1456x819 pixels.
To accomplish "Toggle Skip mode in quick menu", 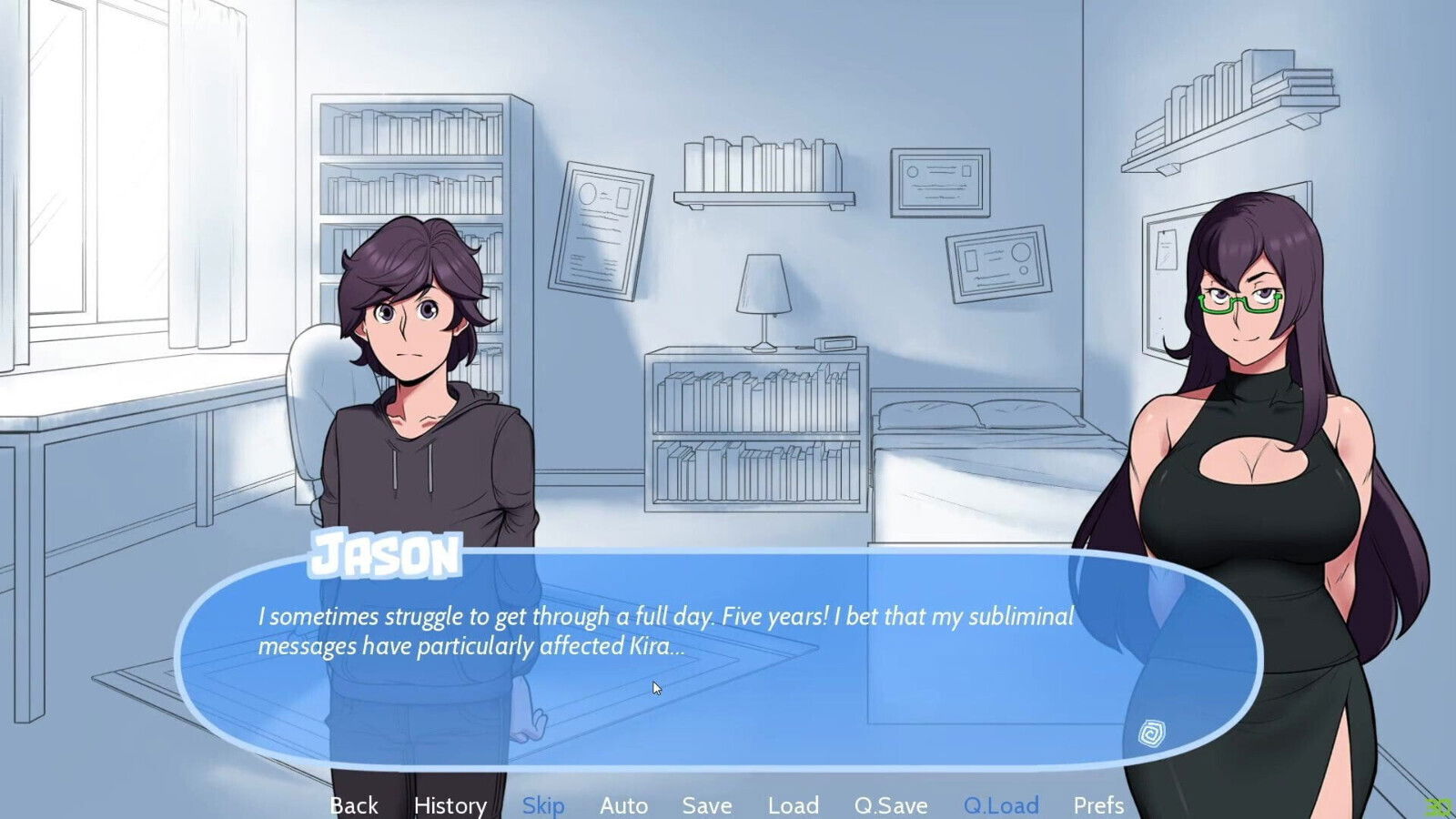I will click(542, 805).
